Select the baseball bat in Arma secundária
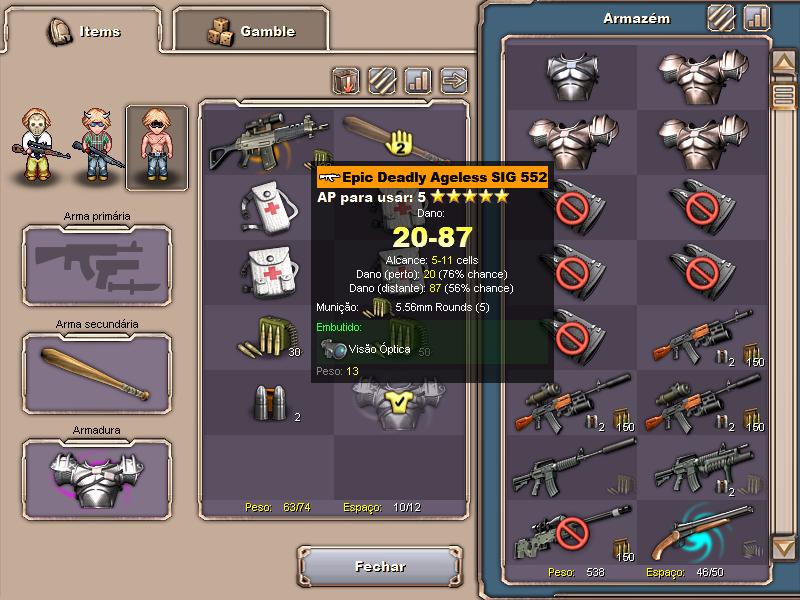 pyautogui.click(x=96, y=371)
